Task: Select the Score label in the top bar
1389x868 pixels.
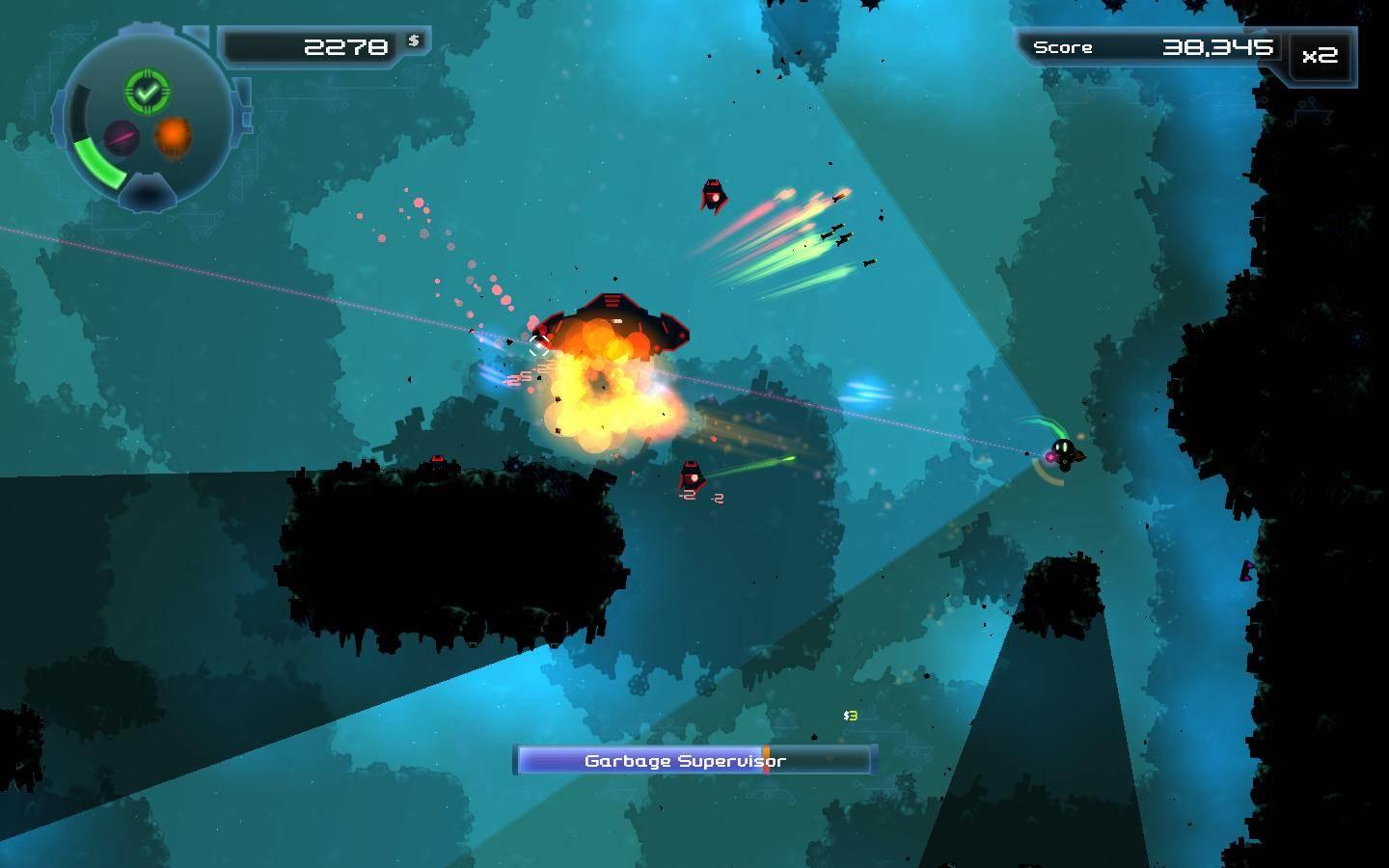Action: tap(1063, 46)
